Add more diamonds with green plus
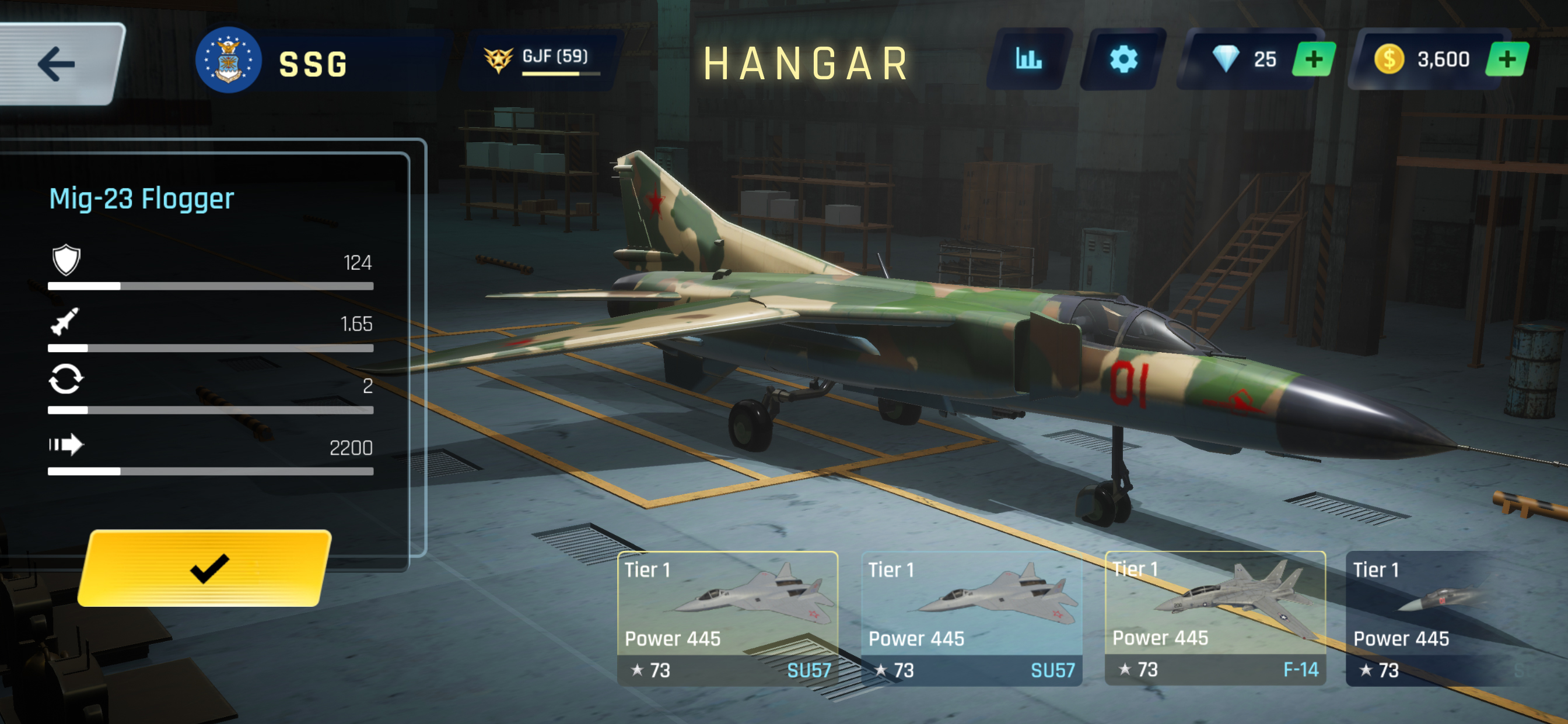 tap(1314, 59)
